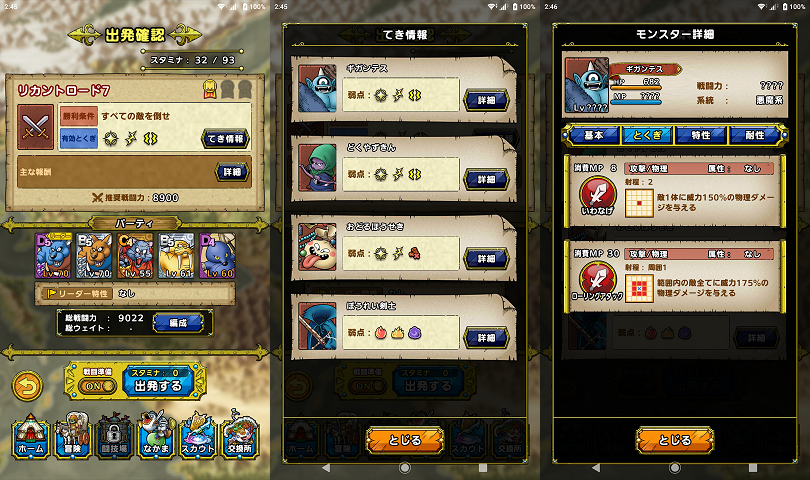Close the てき情報 list with とじる
Screen dimensions: 810x480
[x=404, y=440]
